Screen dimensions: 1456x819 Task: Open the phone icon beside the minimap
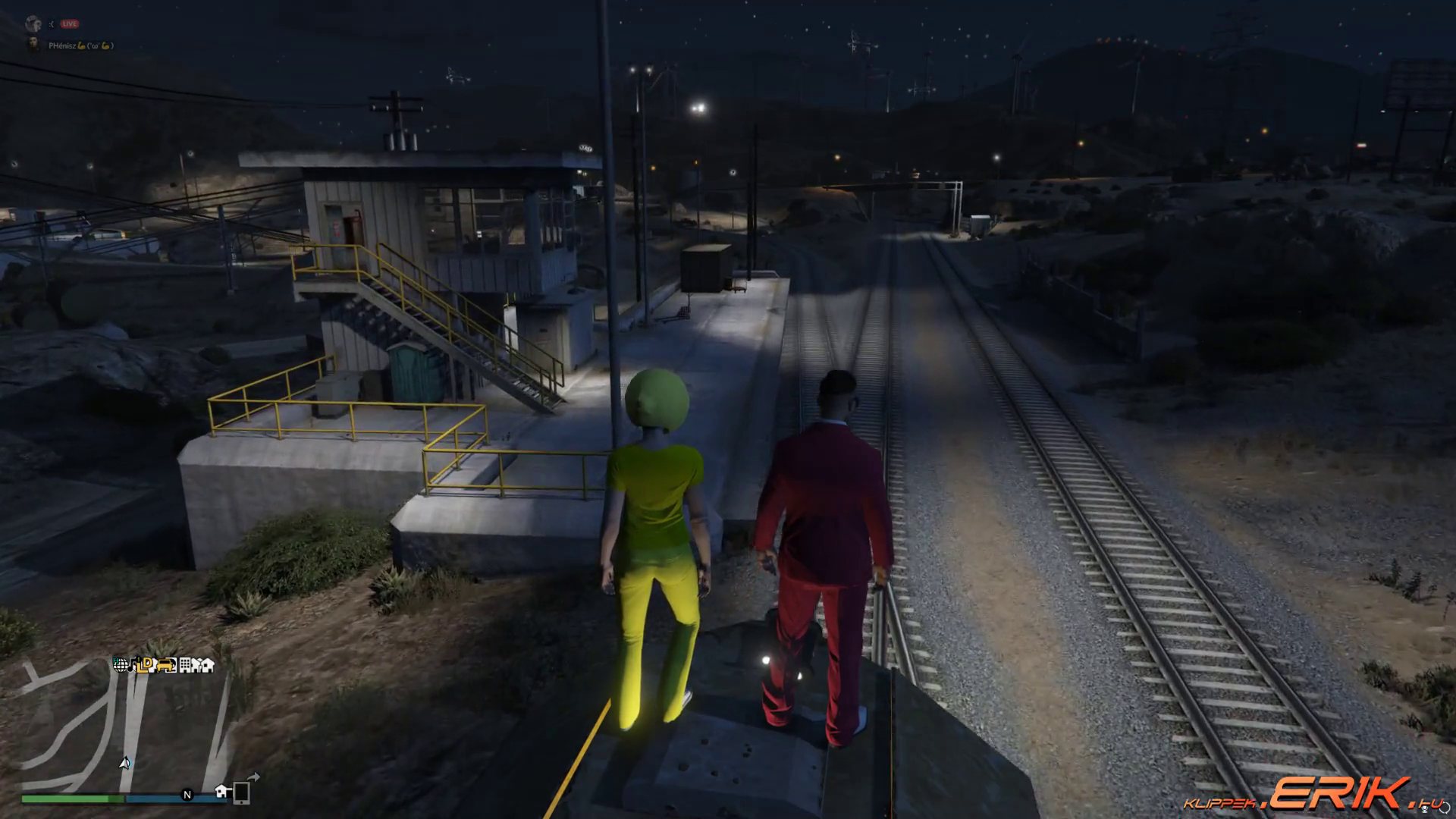(242, 792)
